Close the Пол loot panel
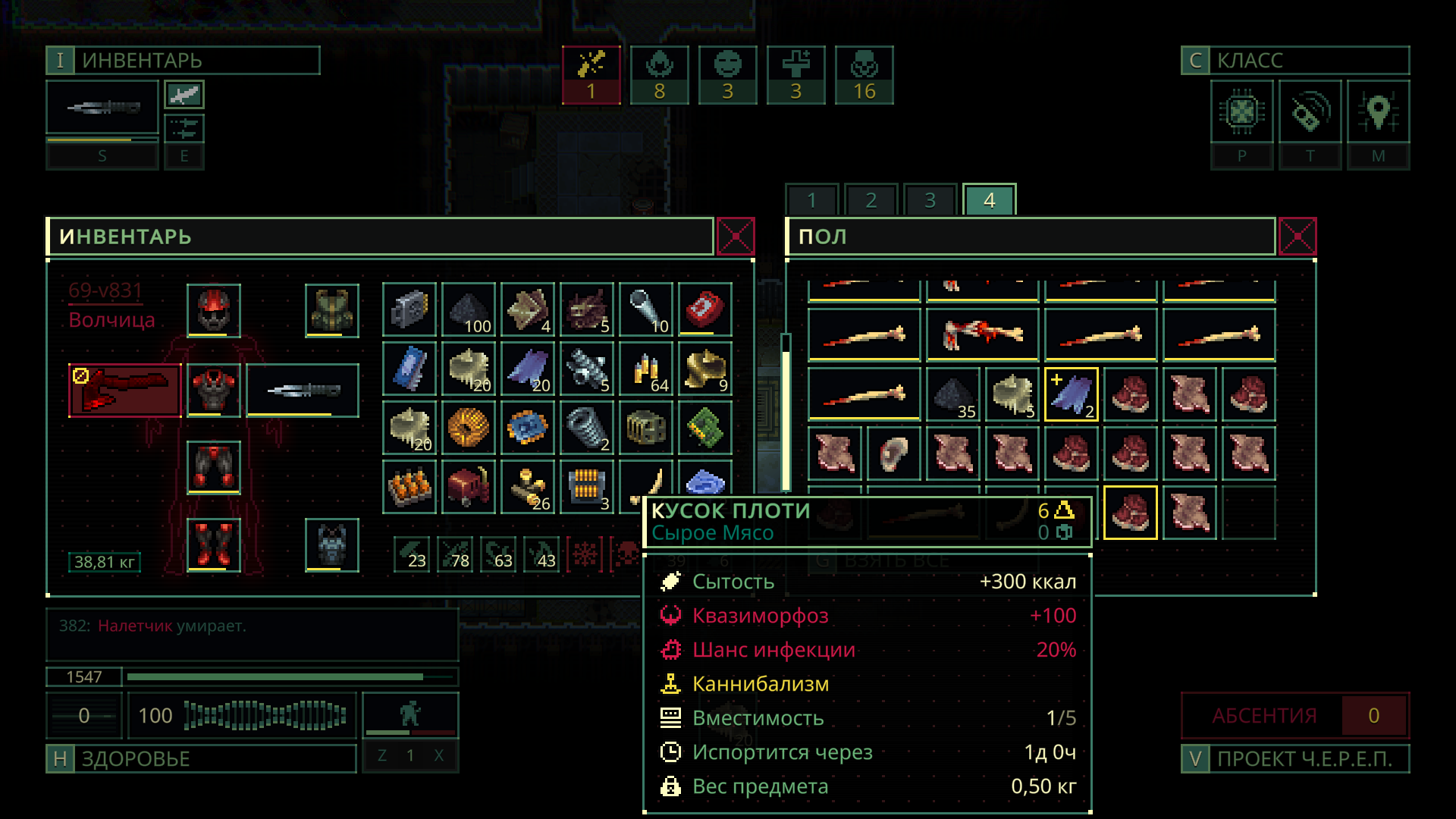The width and height of the screenshot is (1456, 819). pyautogui.click(x=1297, y=237)
